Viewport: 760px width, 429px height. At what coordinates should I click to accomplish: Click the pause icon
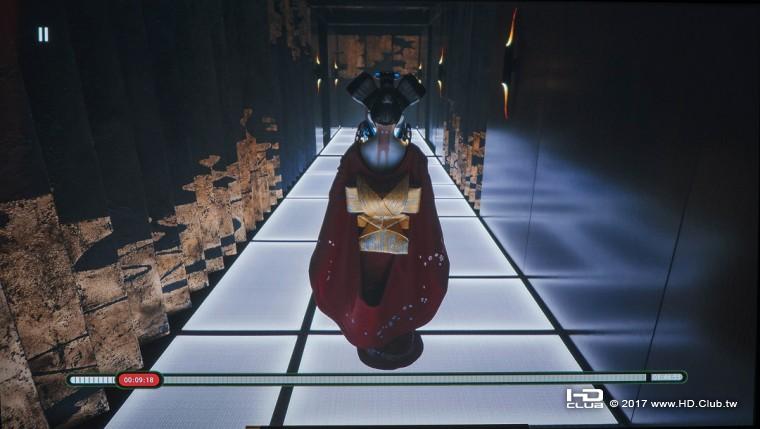pos(43,34)
